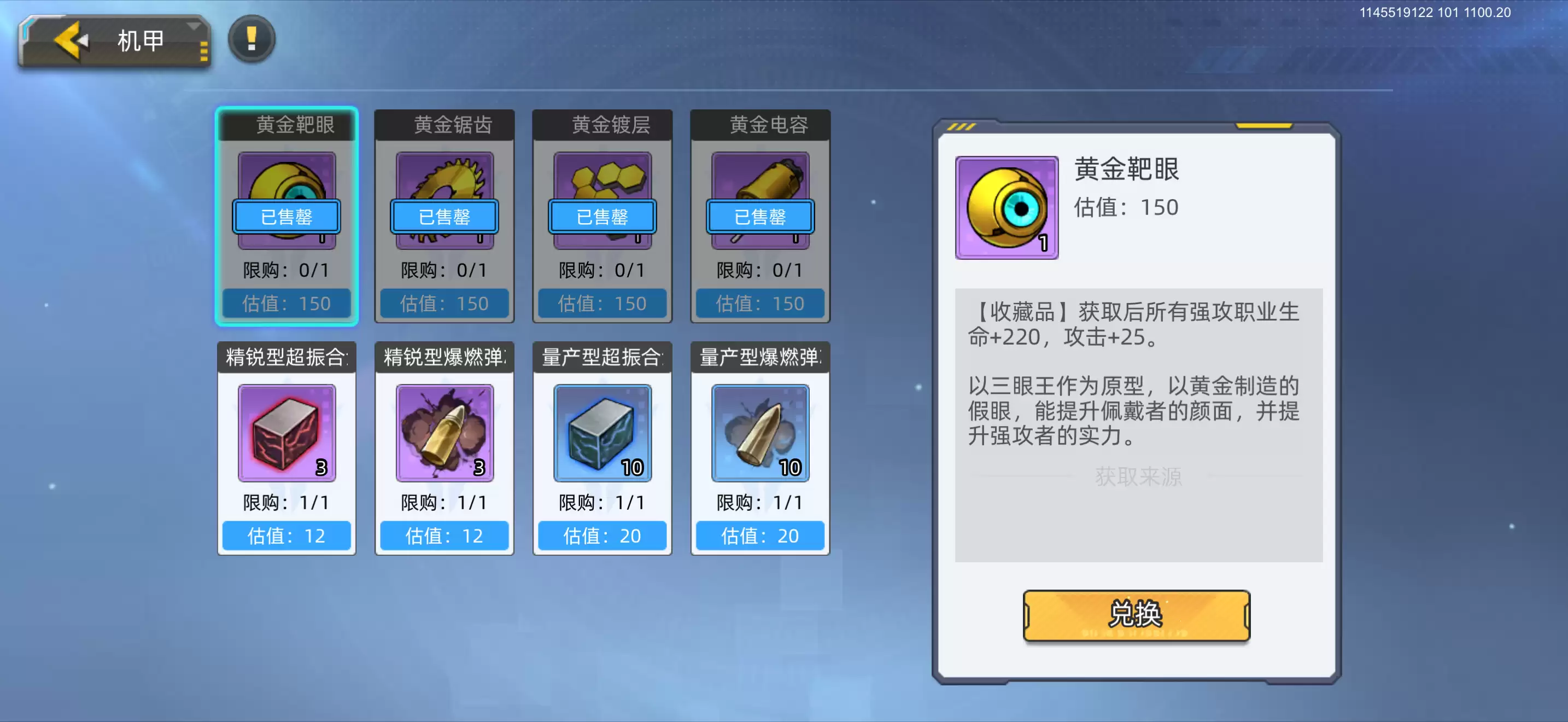
Task: Click the 估值 12 tag under 精锐型爆燃弹
Action: [x=444, y=535]
